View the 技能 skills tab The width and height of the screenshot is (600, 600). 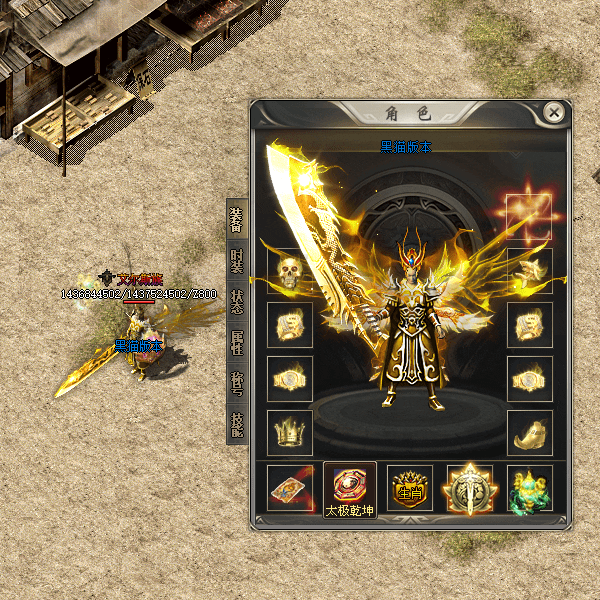237,425
